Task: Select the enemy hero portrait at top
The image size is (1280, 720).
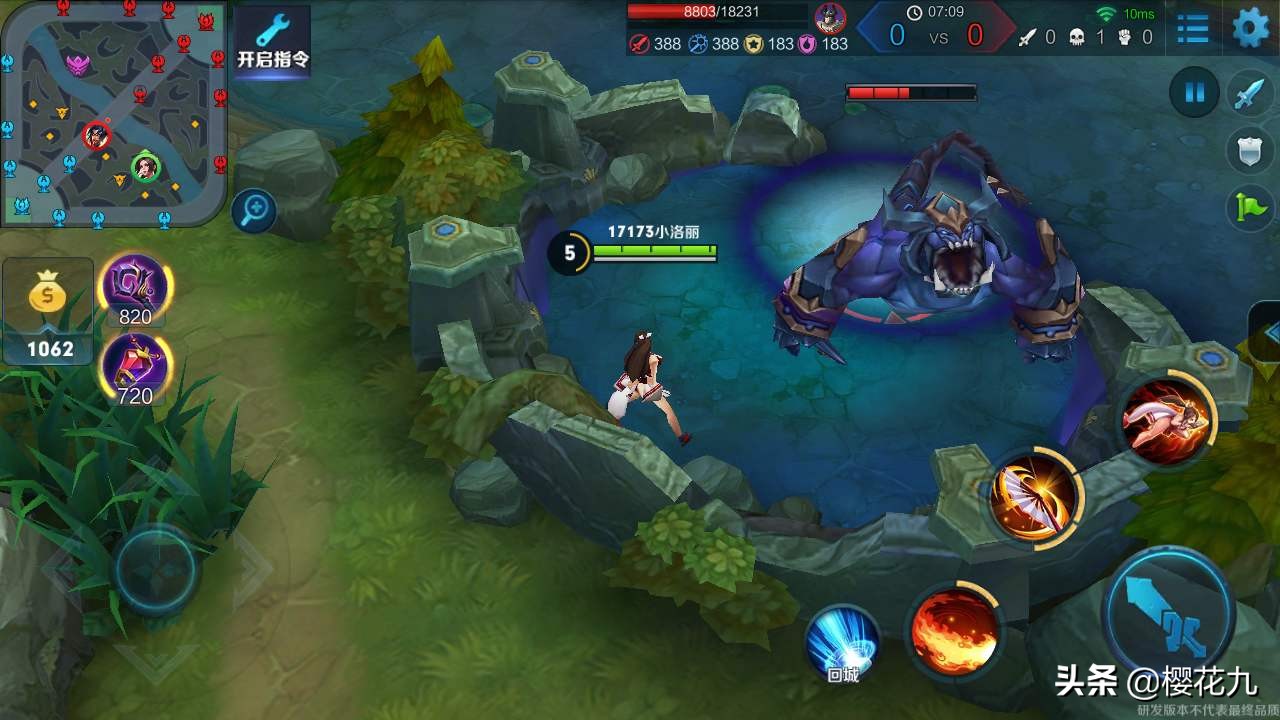Action: (x=830, y=17)
